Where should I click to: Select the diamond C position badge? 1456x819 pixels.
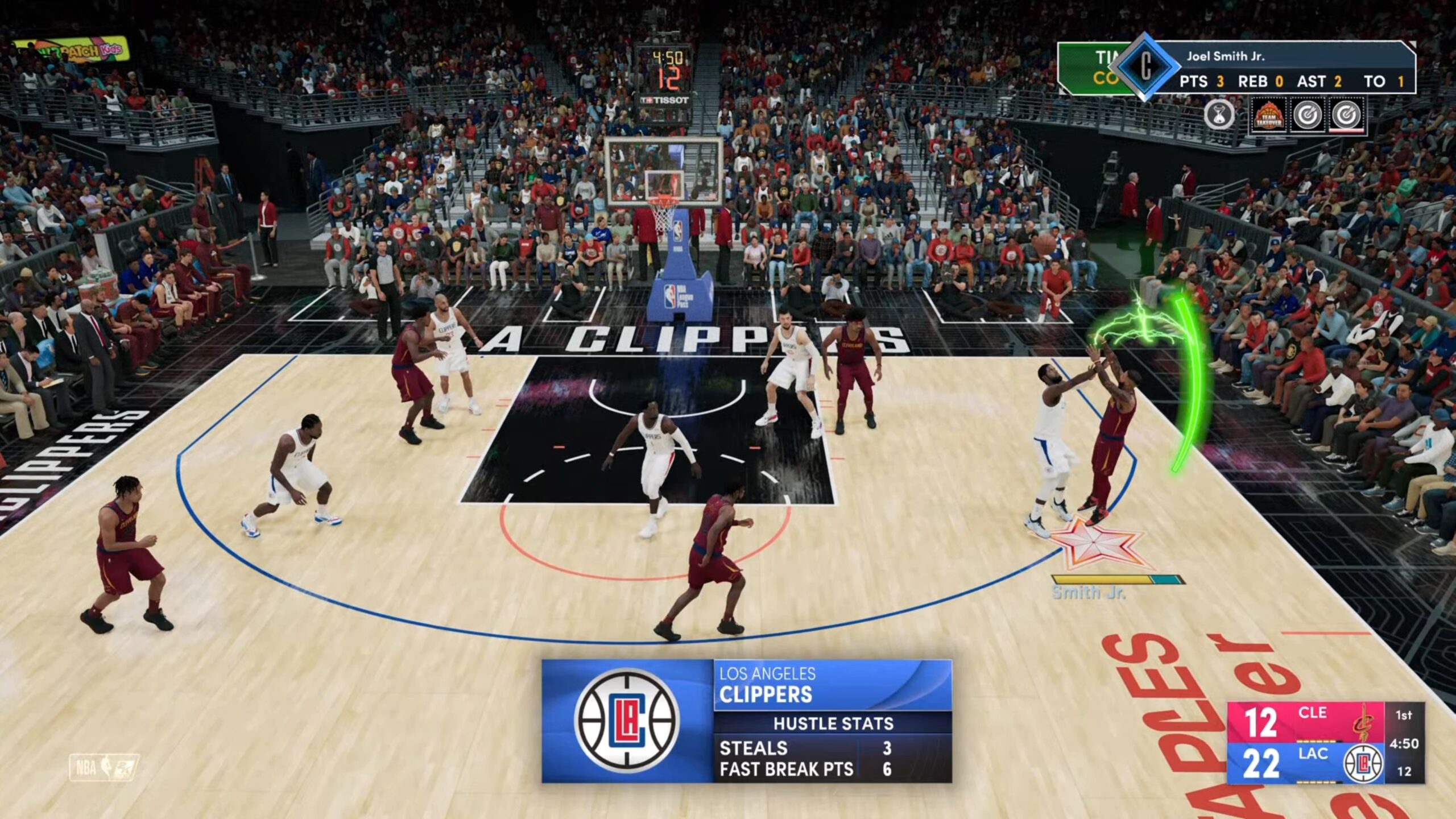point(1145,67)
